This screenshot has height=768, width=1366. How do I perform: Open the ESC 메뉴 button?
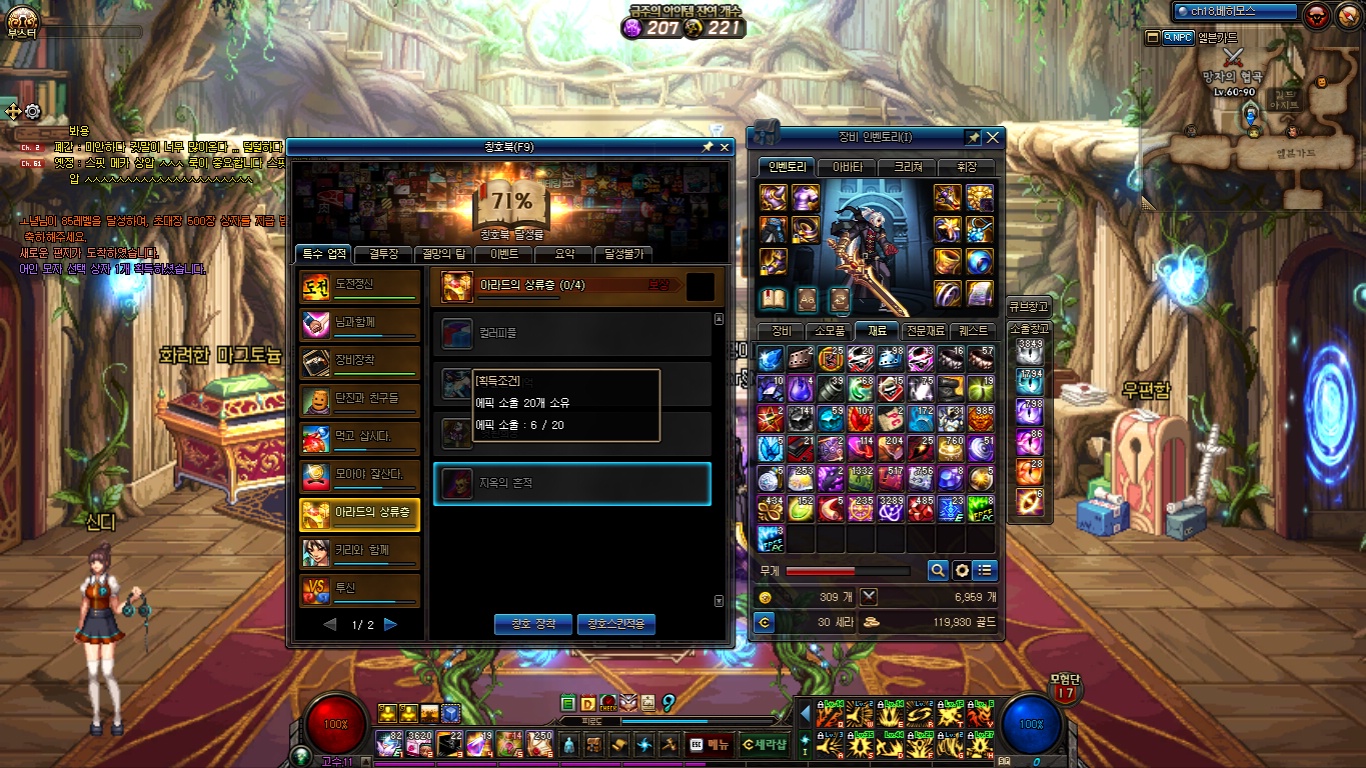click(x=708, y=744)
